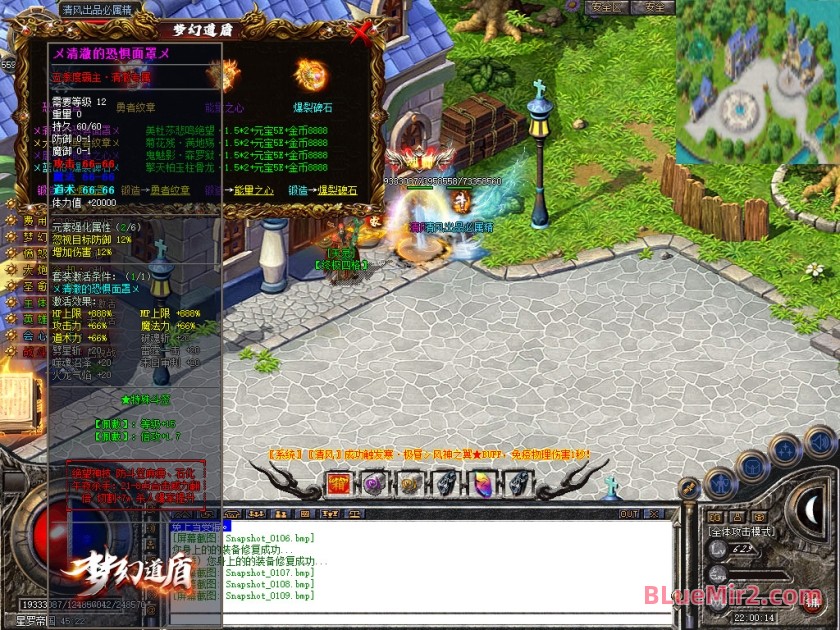Open the round button with backpack icon
840x630 pixels.
coord(751,464)
